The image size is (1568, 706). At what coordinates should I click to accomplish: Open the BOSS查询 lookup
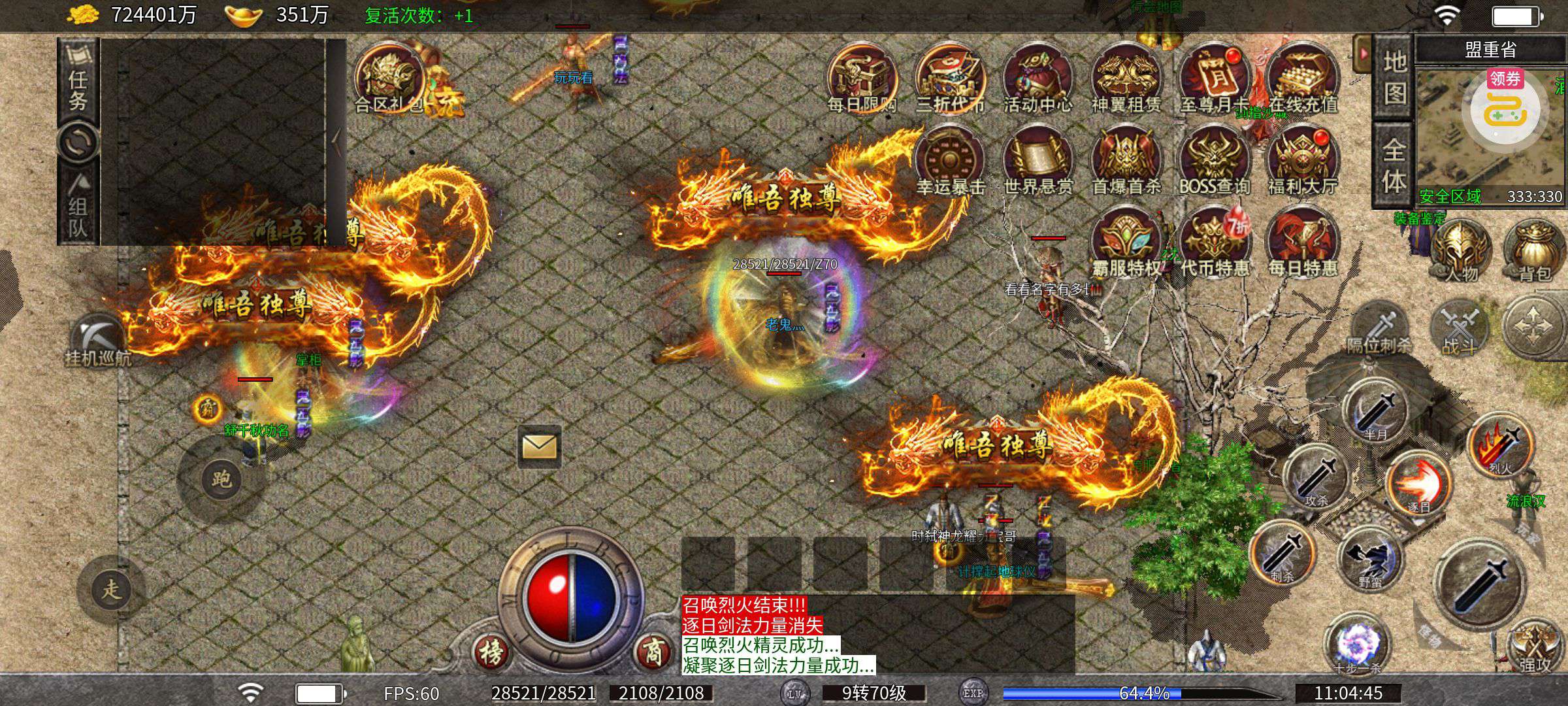click(x=1214, y=161)
